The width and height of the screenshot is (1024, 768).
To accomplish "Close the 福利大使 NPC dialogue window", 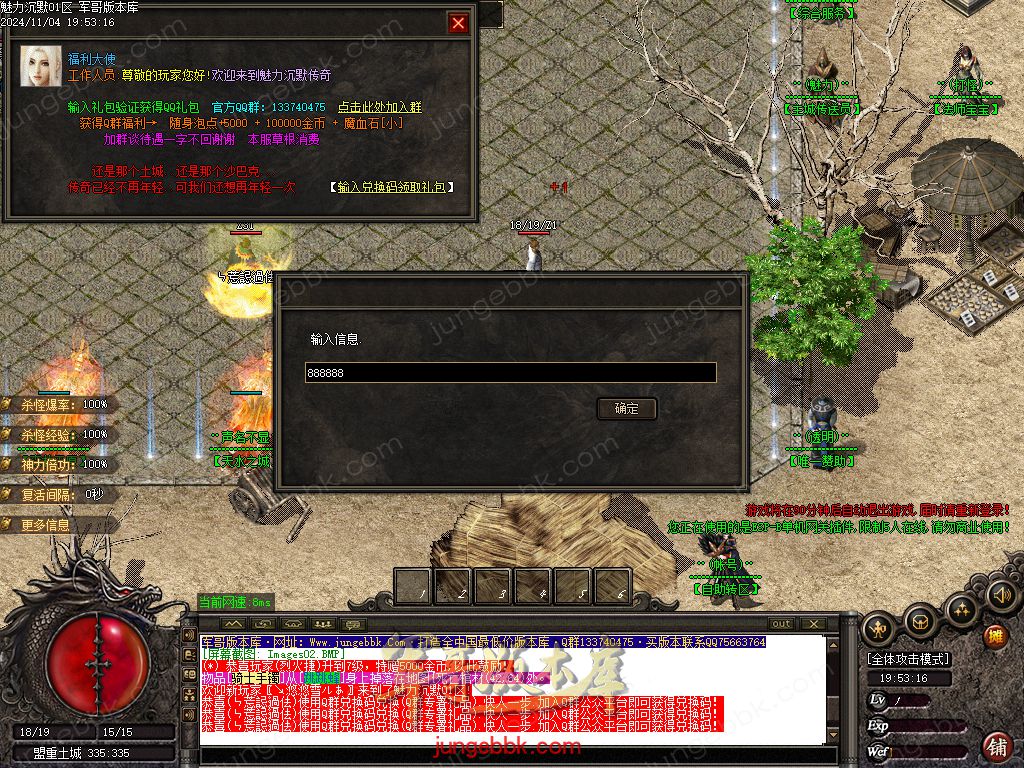I will pyautogui.click(x=458, y=24).
